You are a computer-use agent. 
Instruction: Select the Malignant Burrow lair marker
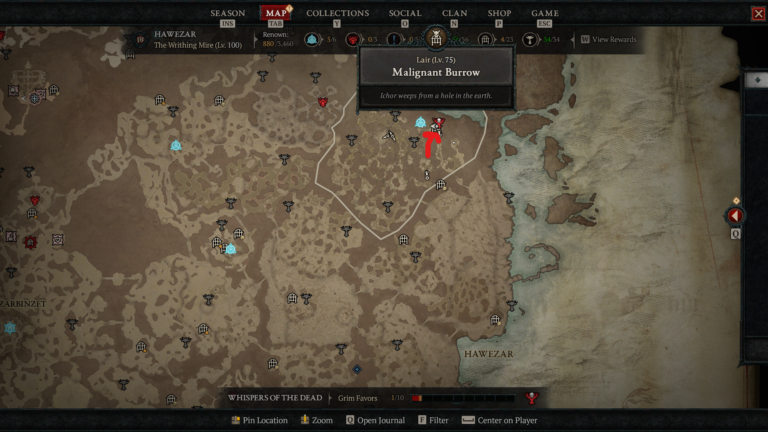(438, 122)
